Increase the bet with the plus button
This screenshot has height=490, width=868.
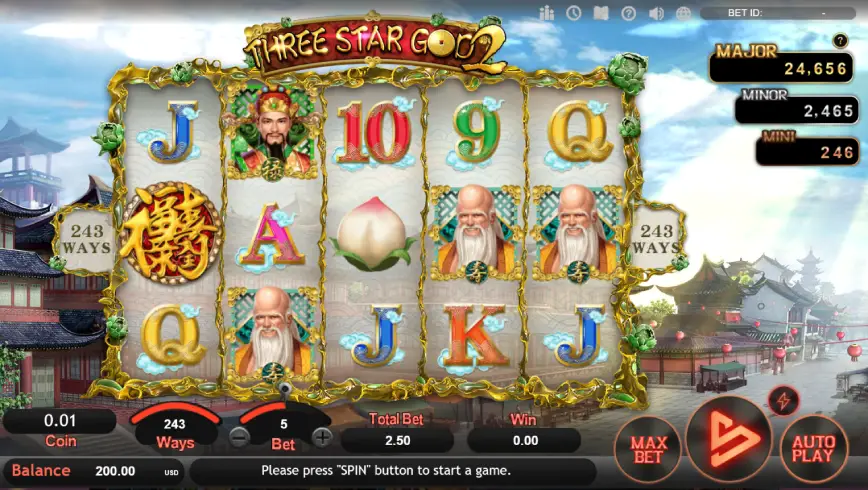tap(322, 436)
